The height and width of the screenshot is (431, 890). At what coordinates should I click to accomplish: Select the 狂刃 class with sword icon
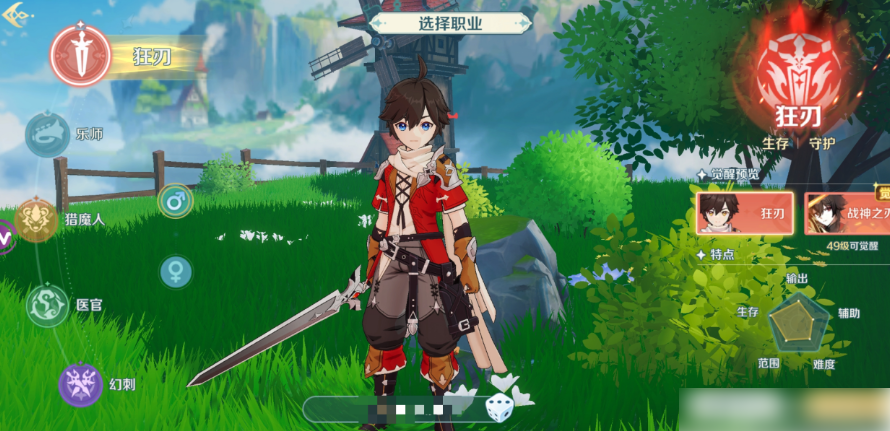(x=81, y=53)
